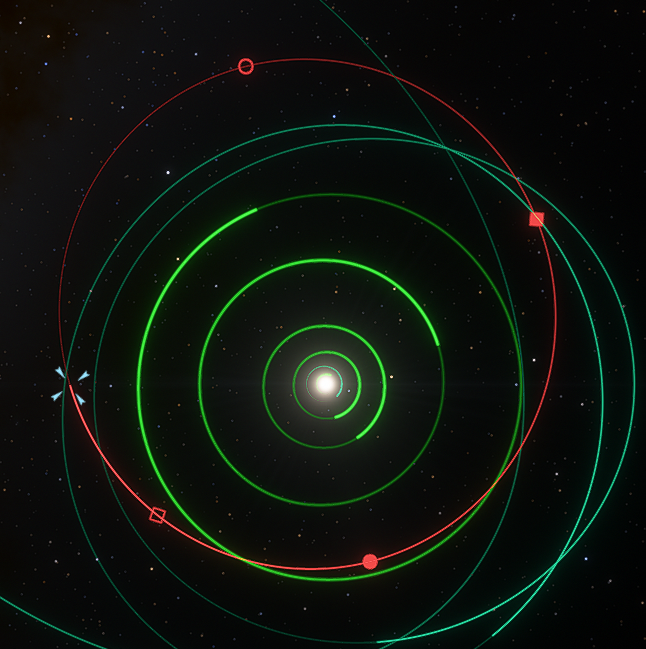Screen dimensions: 646x649
Task: Click the solid red square orbit marker
Action: [x=536, y=219]
